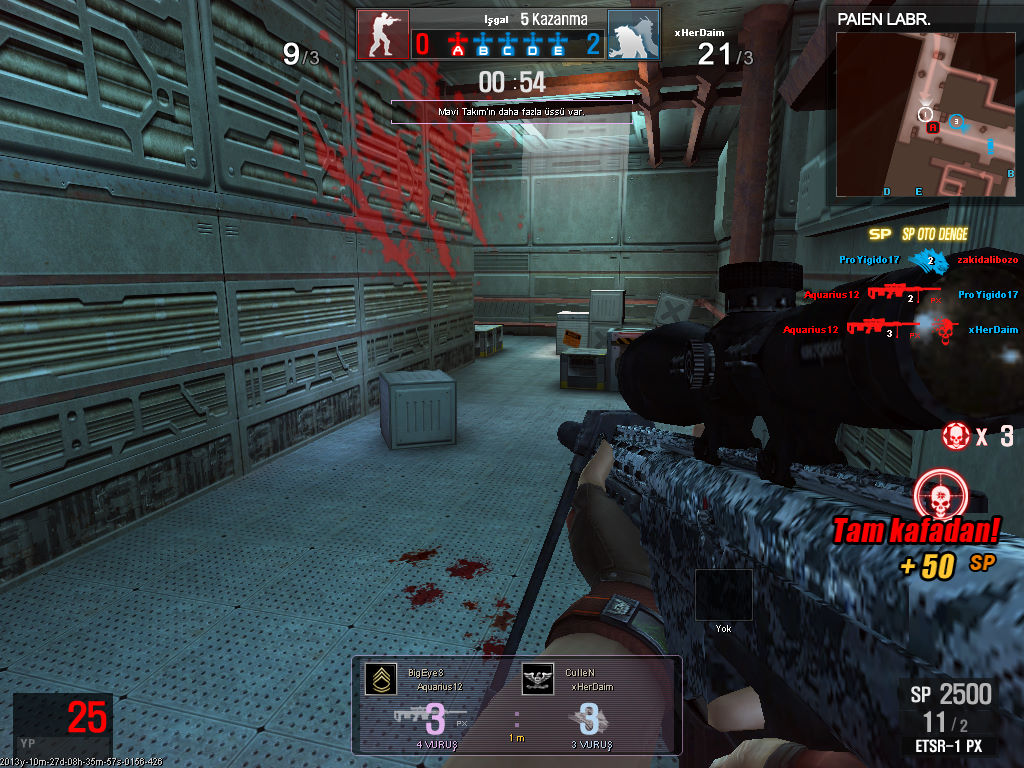The image size is (1024, 768).
Task: Click the Paien Labr. minimap
Action: [926, 114]
